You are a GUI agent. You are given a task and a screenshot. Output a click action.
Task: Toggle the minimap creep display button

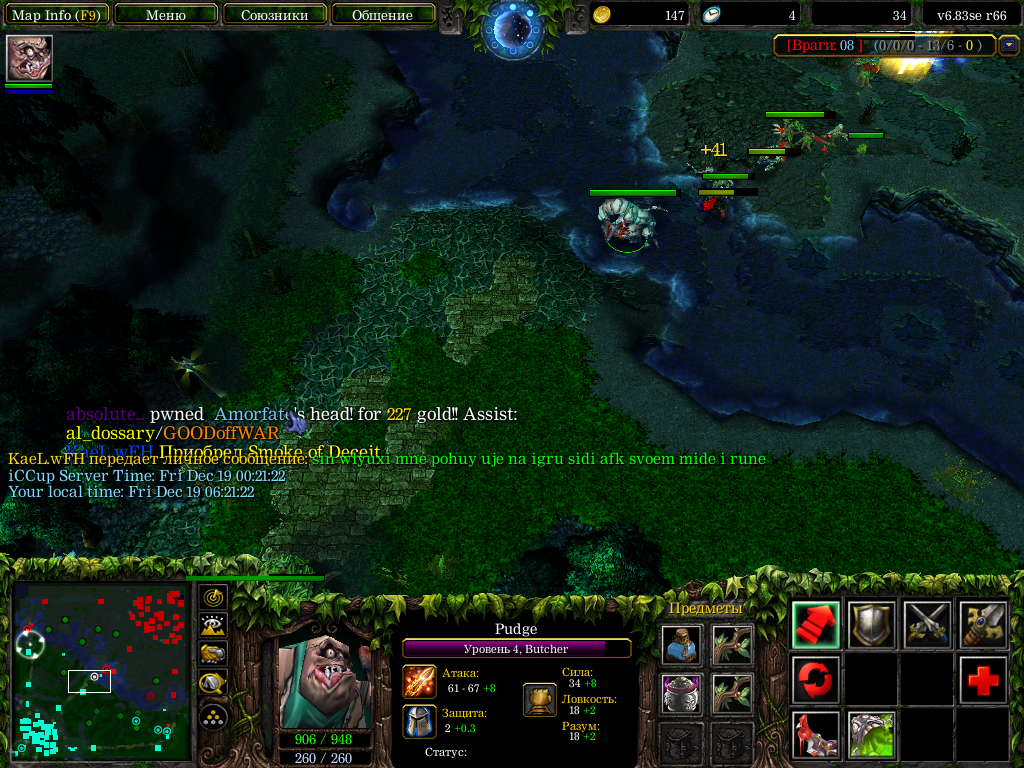coord(213,684)
